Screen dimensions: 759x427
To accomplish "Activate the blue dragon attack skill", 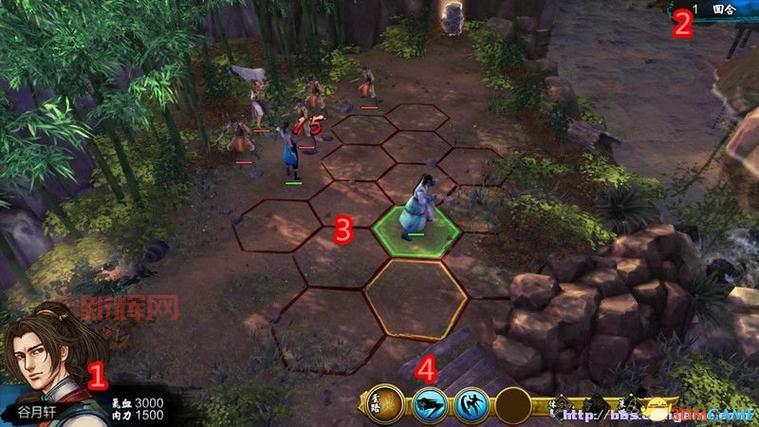I will click(x=429, y=405).
